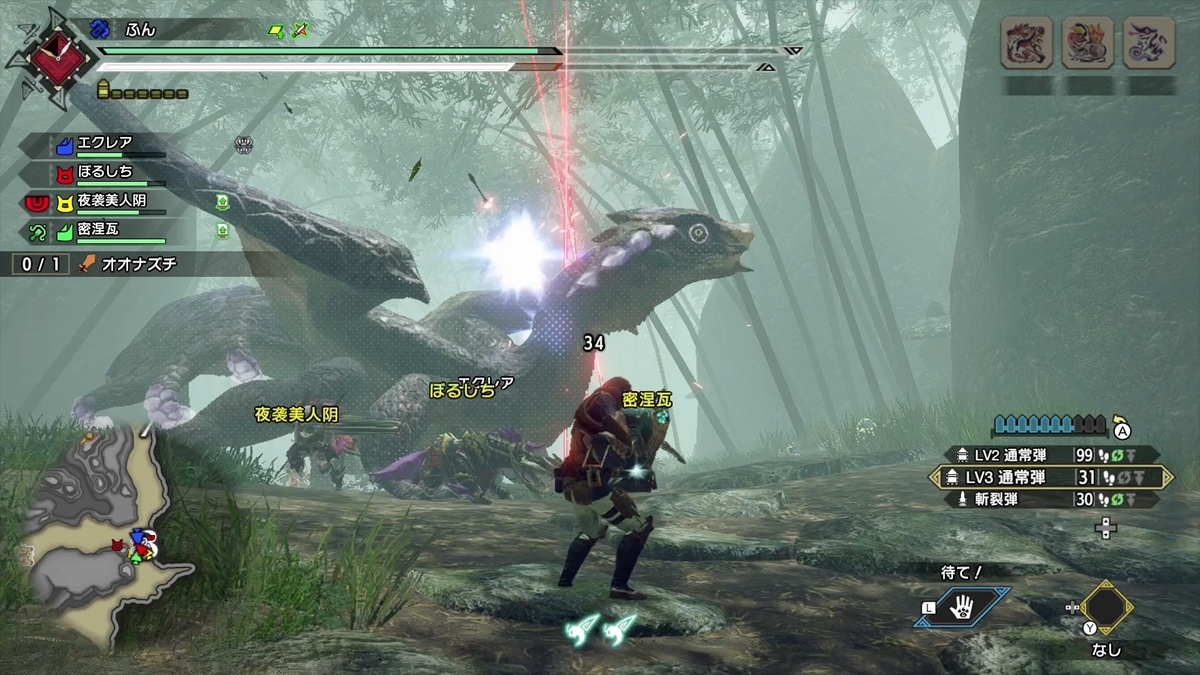The image size is (1200, 675).
Task: Select the flame-crested bird monster icon
Action: click(x=1087, y=43)
